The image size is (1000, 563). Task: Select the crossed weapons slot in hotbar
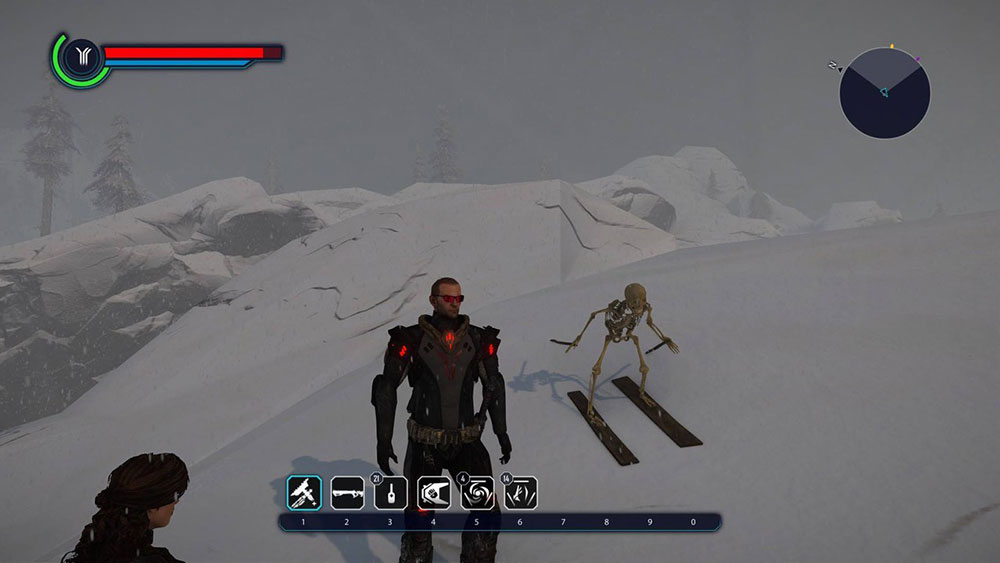click(x=304, y=491)
